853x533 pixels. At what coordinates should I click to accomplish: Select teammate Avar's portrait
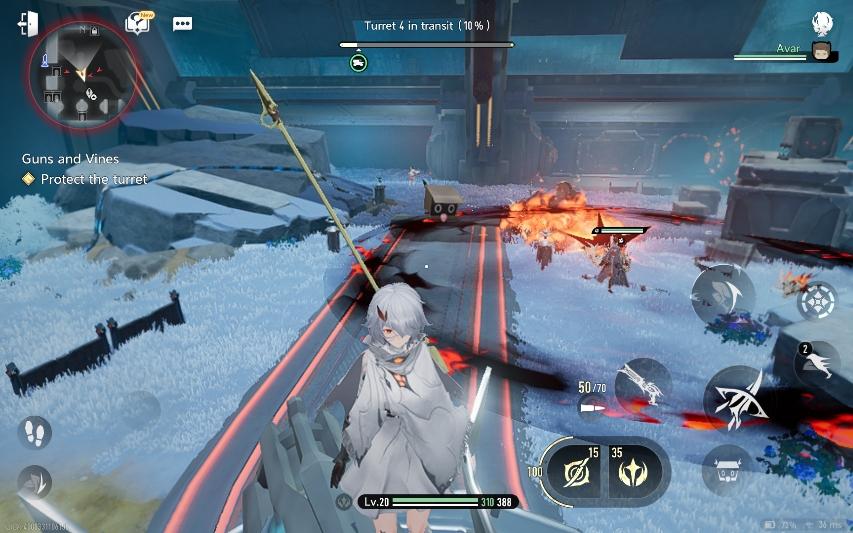pyautogui.click(x=822, y=52)
